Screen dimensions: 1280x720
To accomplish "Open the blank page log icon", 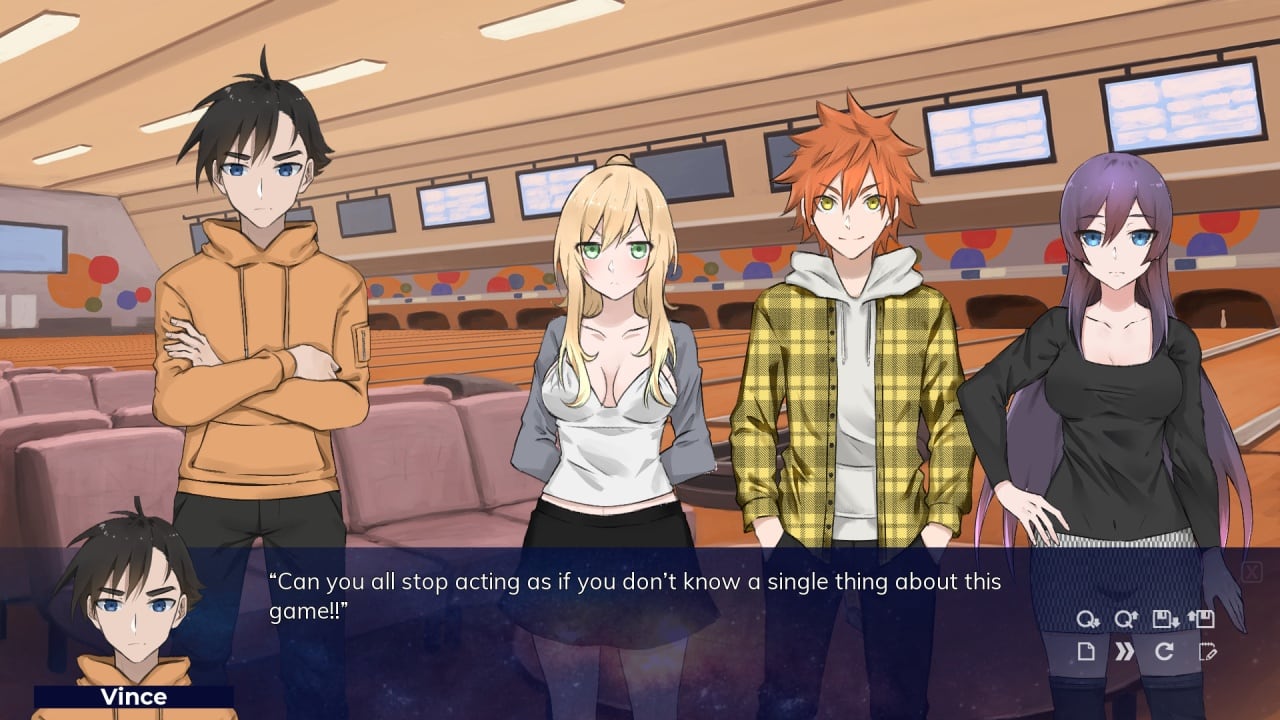I will click(1086, 652).
